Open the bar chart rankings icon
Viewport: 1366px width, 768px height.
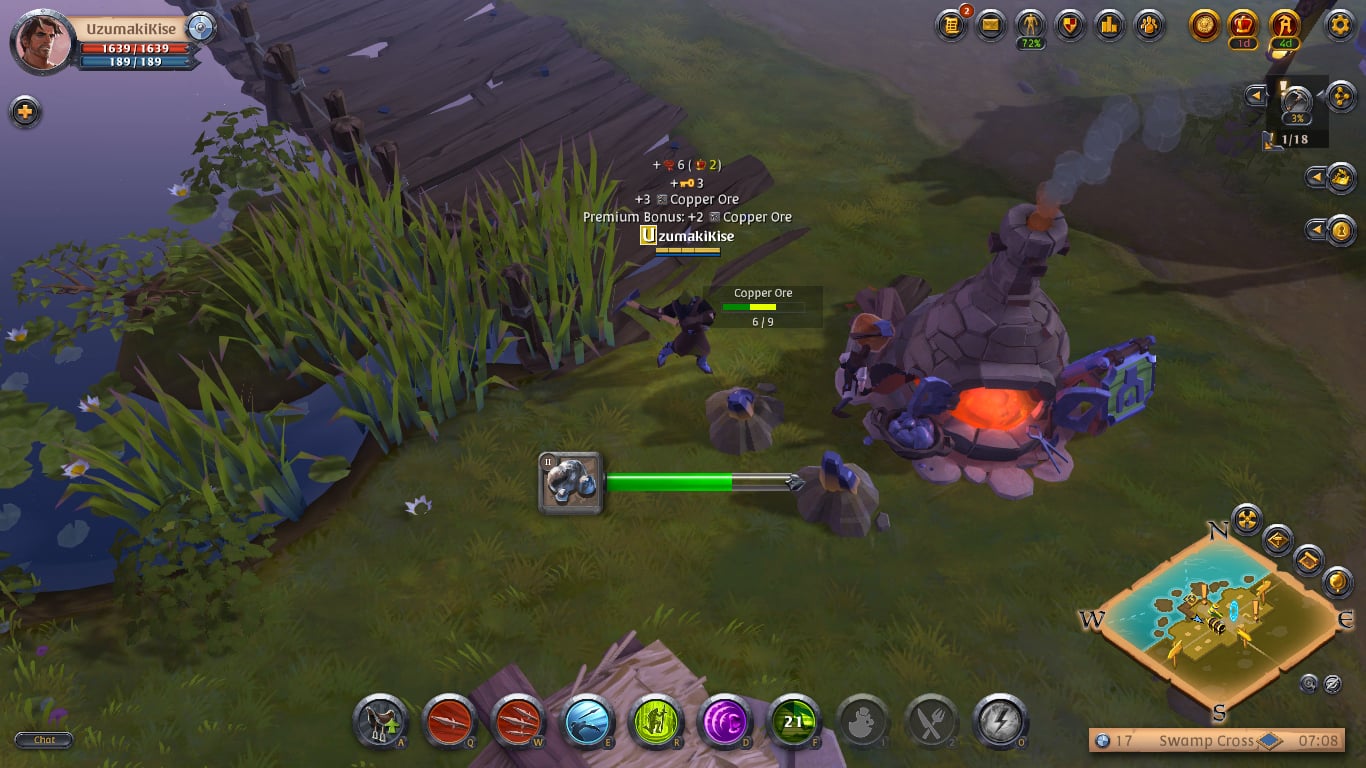pos(1109,25)
